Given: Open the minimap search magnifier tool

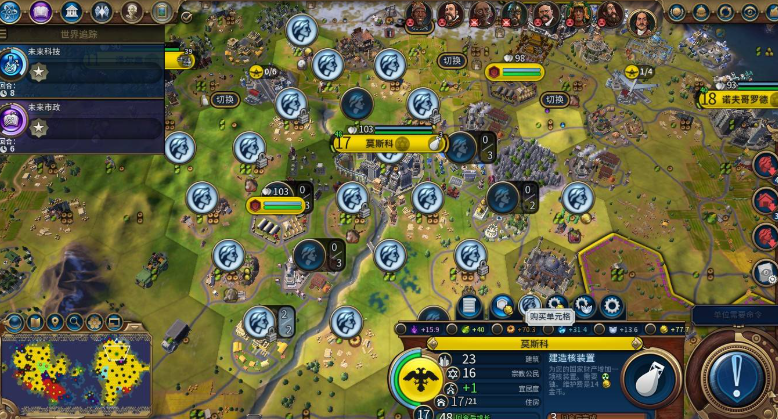Looking at the screenshot, I should 74,322.
